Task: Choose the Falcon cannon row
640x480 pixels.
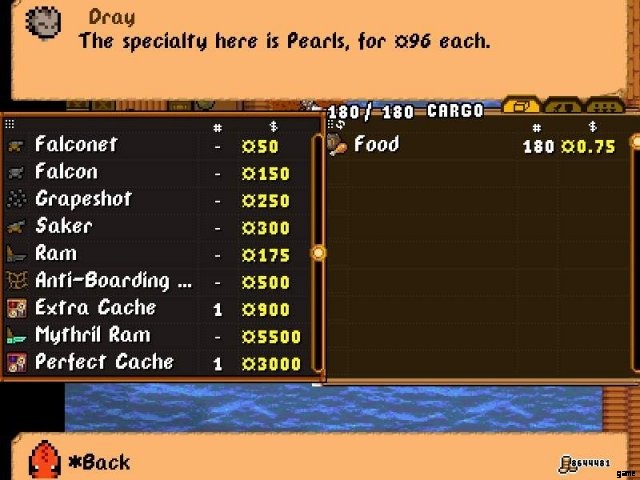Action: [150, 172]
